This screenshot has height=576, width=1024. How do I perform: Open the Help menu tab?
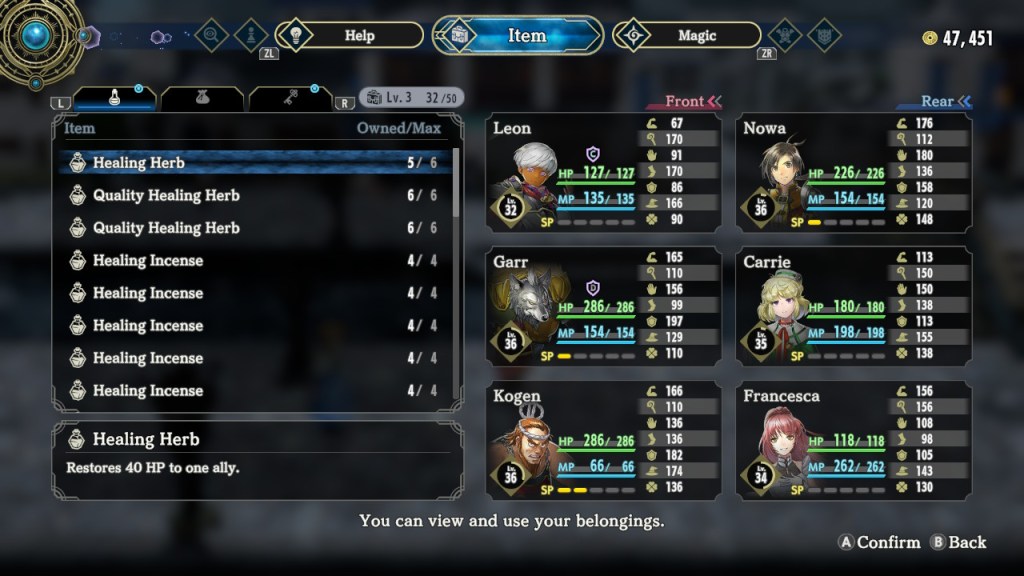pyautogui.click(x=349, y=35)
